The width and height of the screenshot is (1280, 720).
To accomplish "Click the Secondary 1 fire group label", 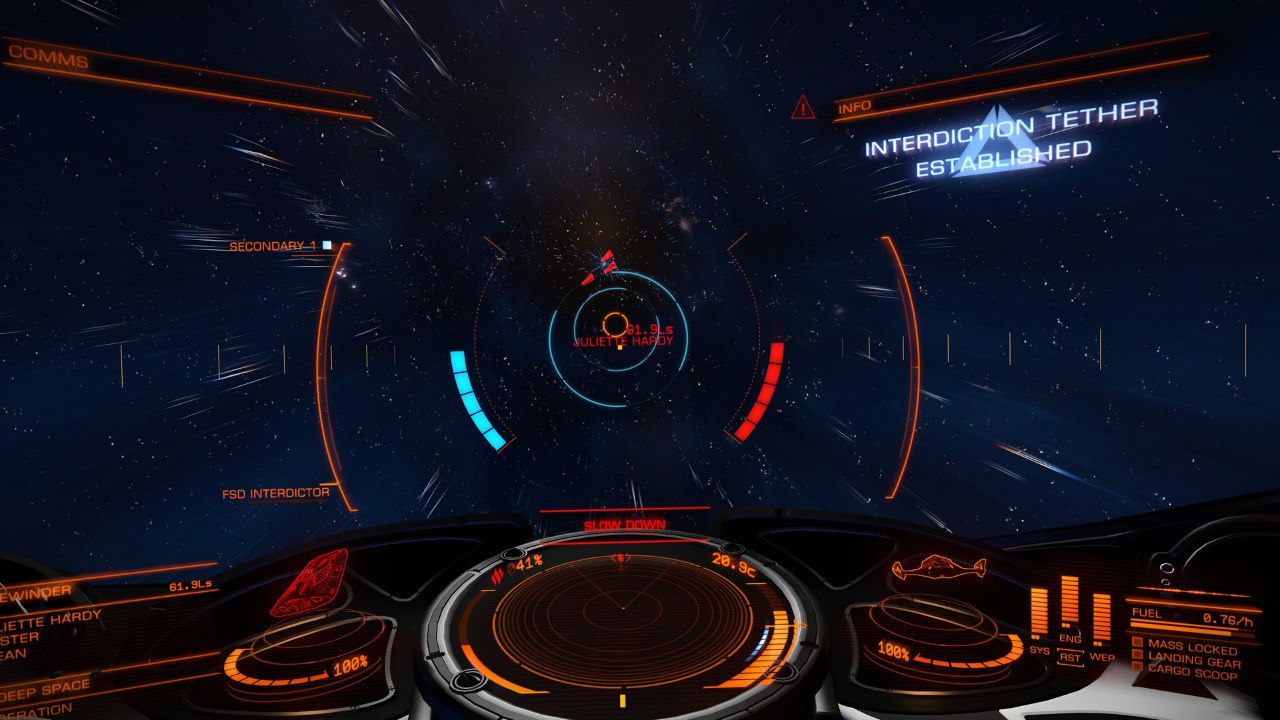I will pyautogui.click(x=273, y=246).
